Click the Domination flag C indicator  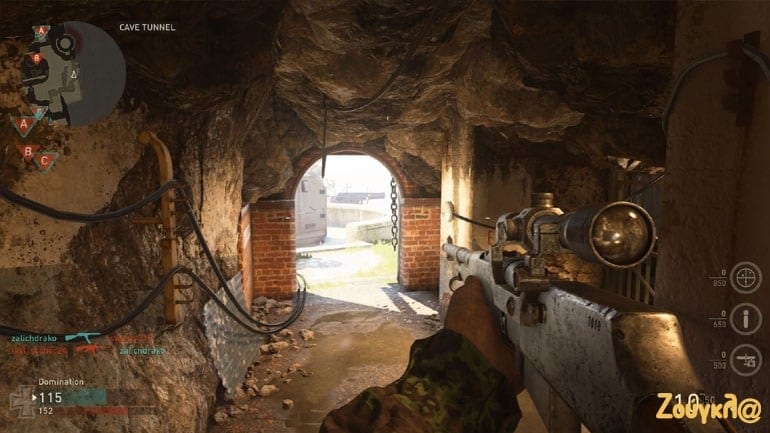click(45, 160)
